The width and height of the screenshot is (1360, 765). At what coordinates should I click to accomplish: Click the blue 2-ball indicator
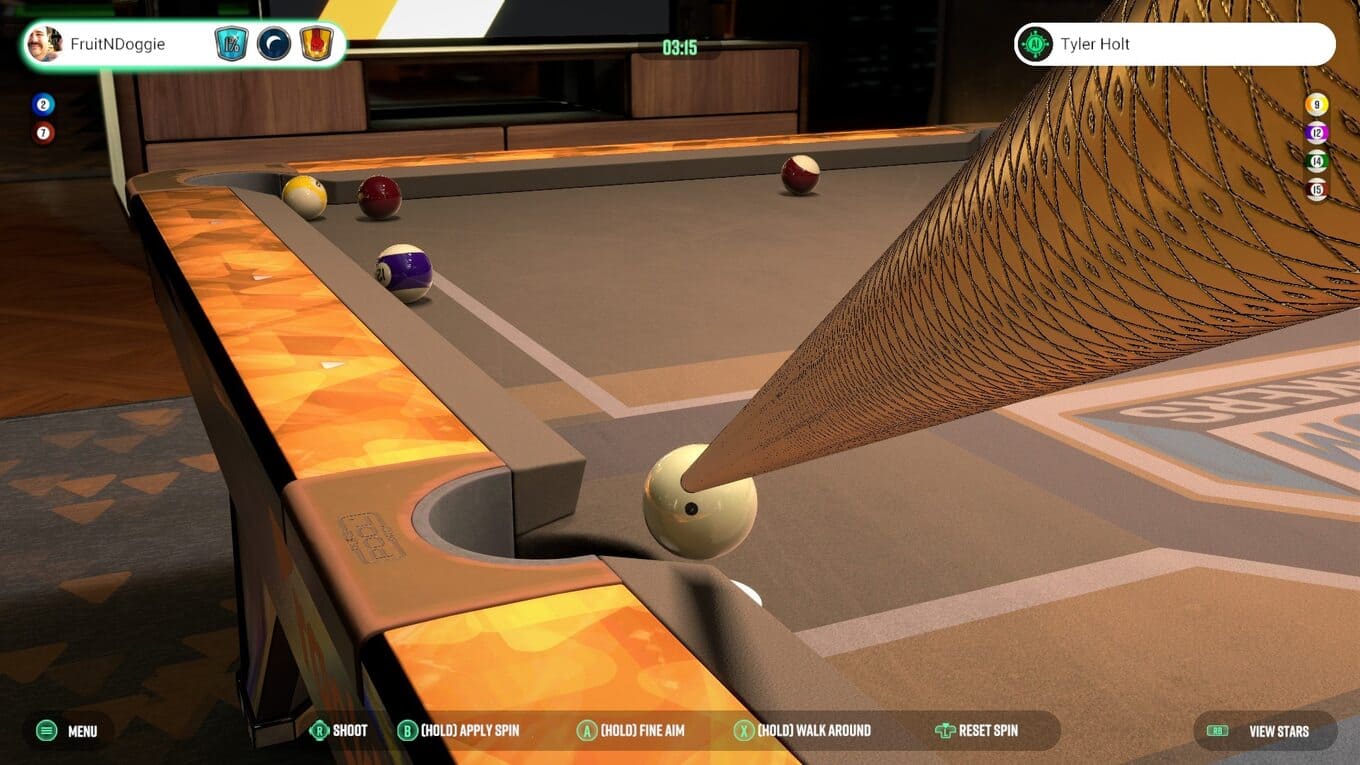click(43, 104)
